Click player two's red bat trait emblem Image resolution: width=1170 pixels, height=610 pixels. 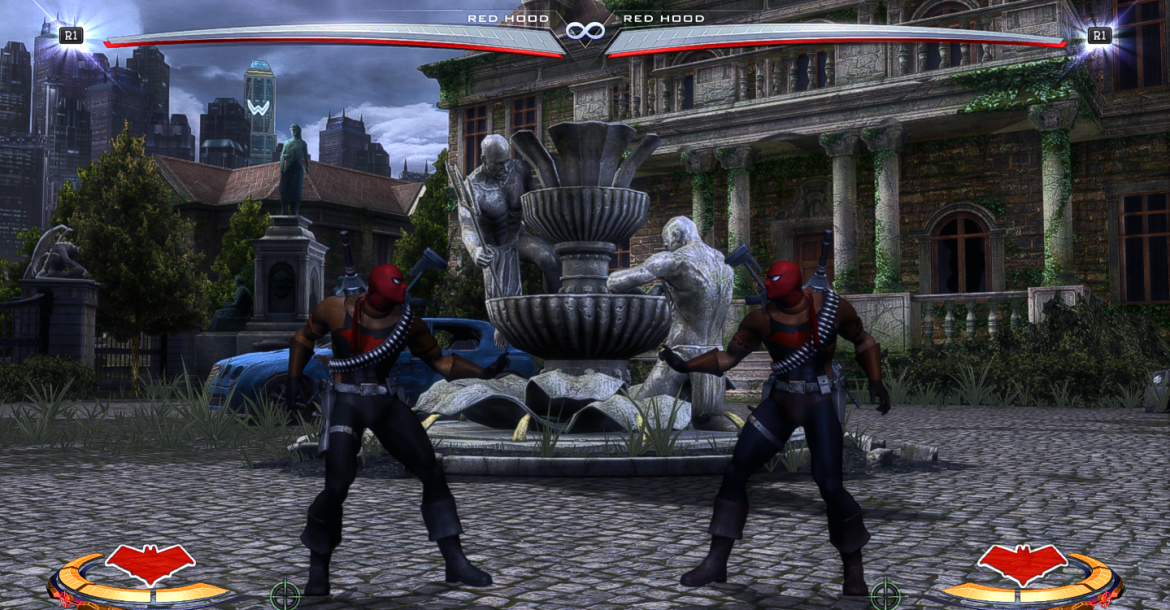1021,563
